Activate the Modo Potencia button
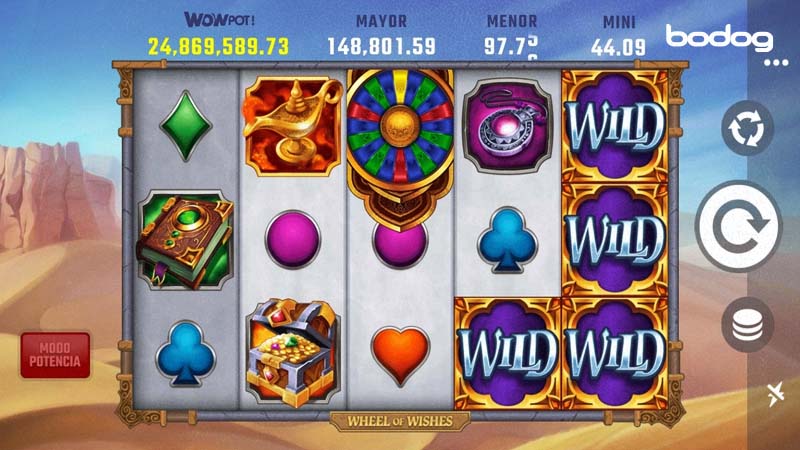This screenshot has width=800, height=450. point(55,355)
